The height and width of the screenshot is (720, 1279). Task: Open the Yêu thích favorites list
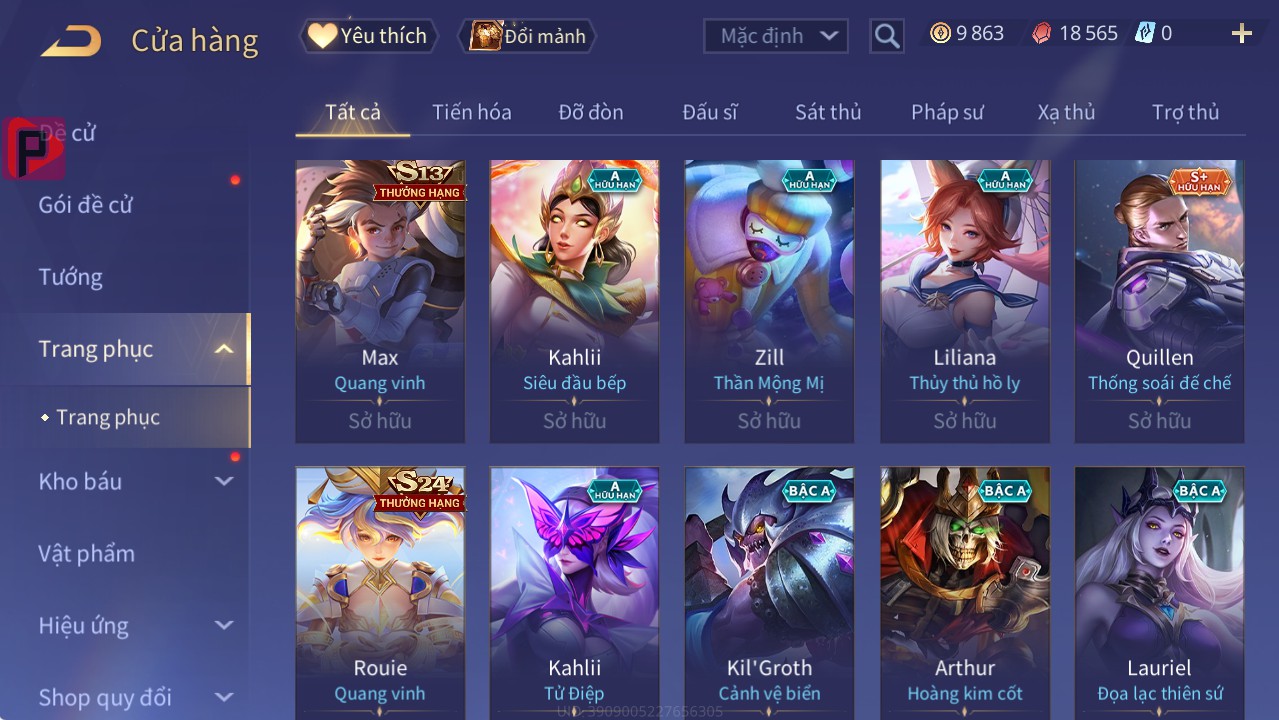(x=369, y=36)
